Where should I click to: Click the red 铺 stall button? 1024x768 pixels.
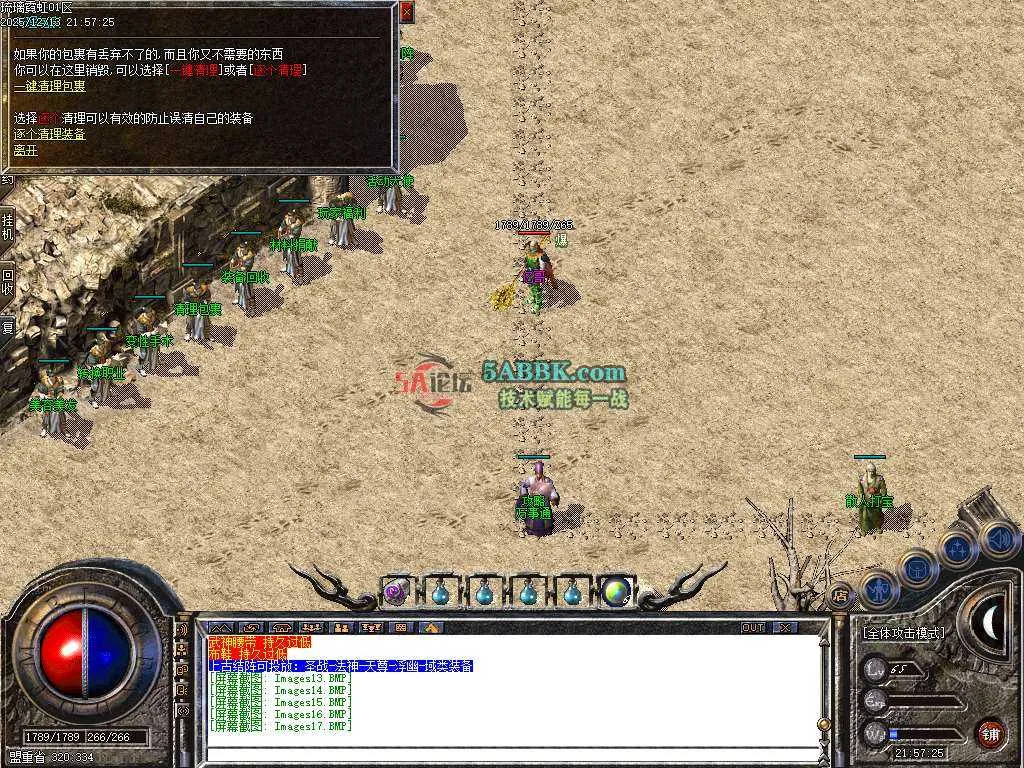click(990, 732)
